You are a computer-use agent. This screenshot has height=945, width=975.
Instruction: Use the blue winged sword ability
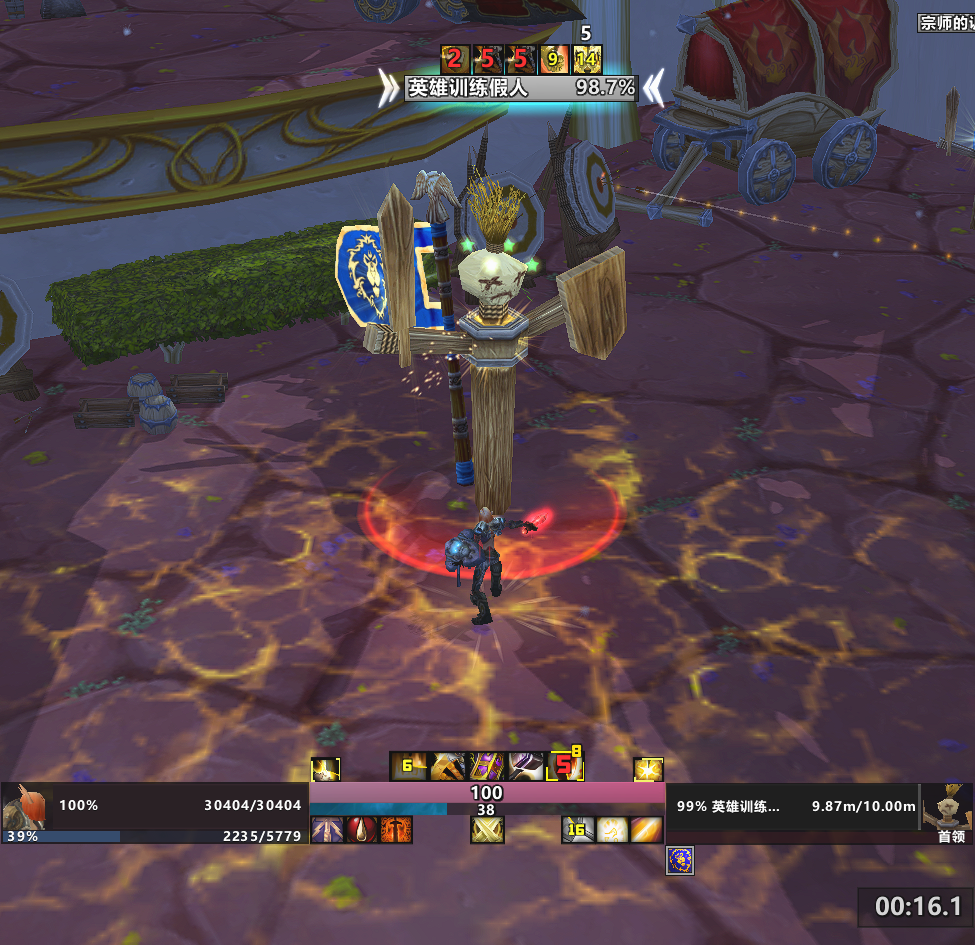326,830
